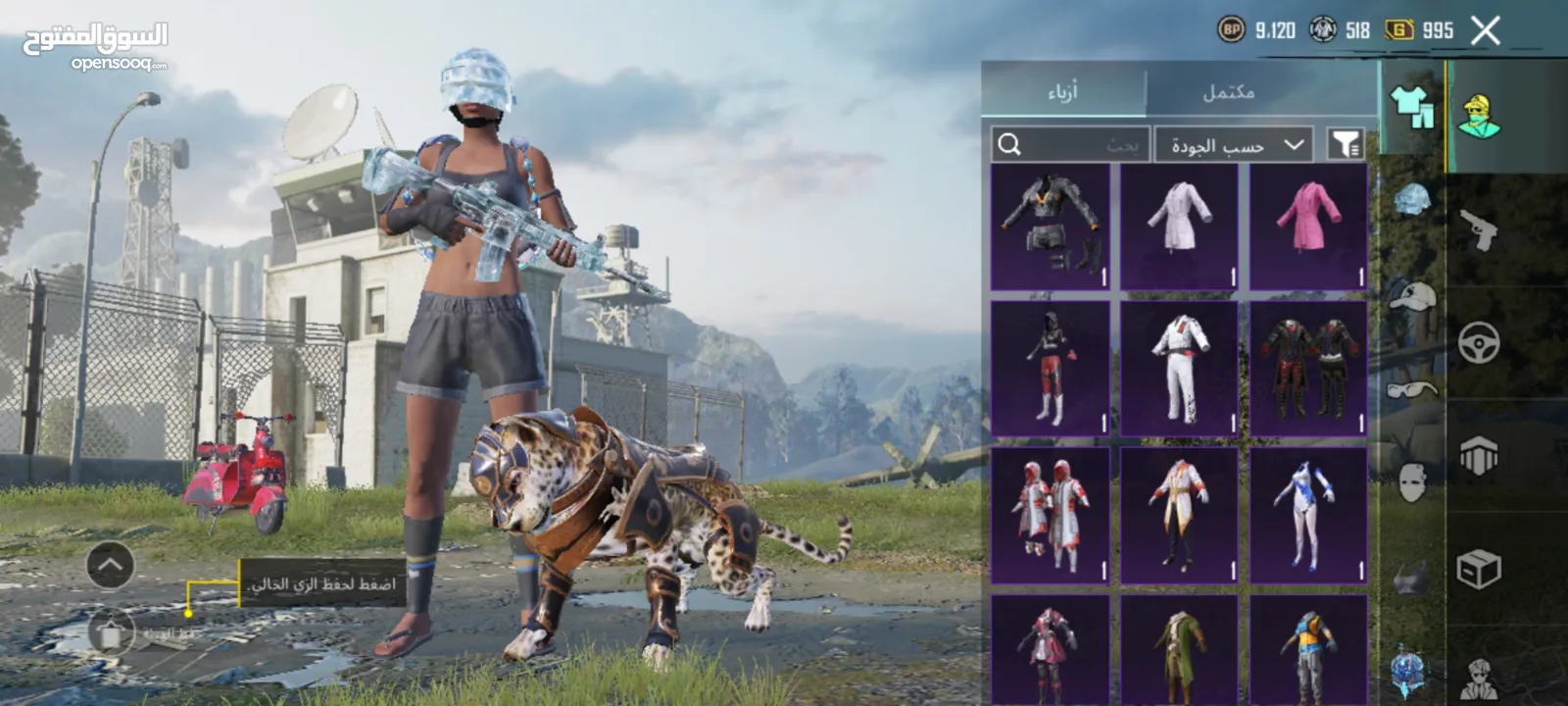Select the pink coat outfit
This screenshot has height=706, width=1568.
click(1308, 227)
